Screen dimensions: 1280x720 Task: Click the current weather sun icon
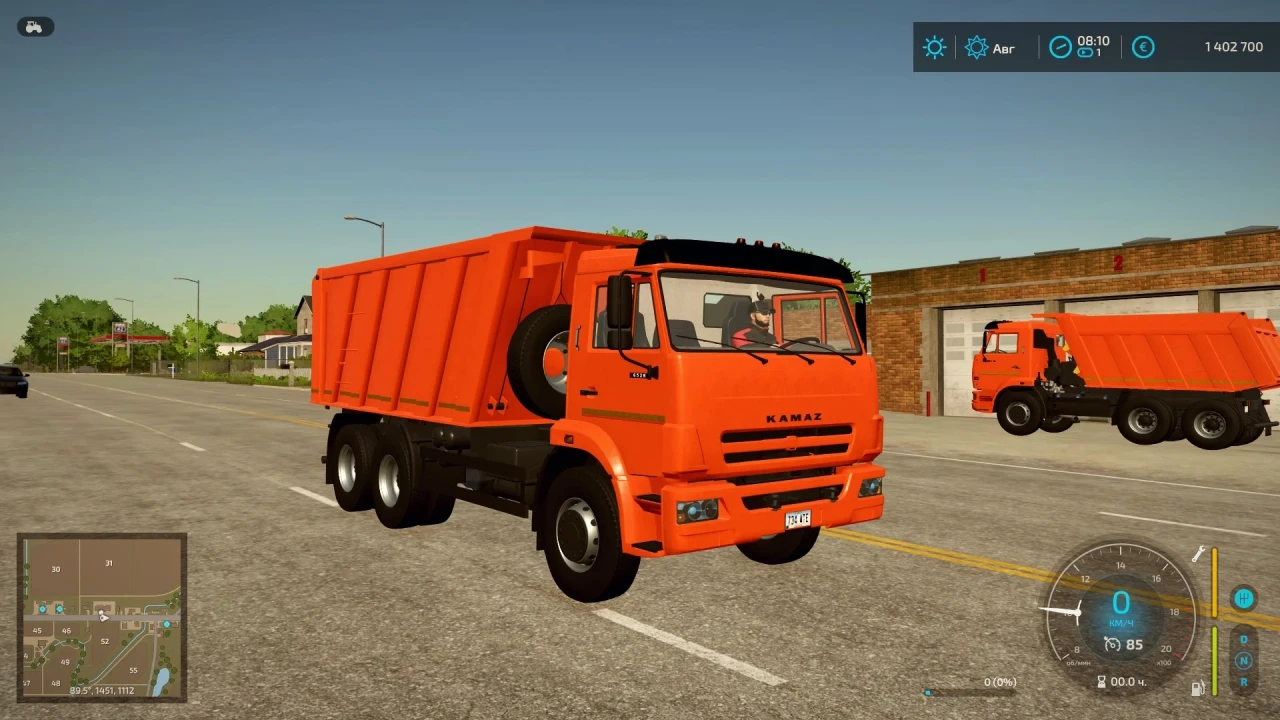(934, 47)
